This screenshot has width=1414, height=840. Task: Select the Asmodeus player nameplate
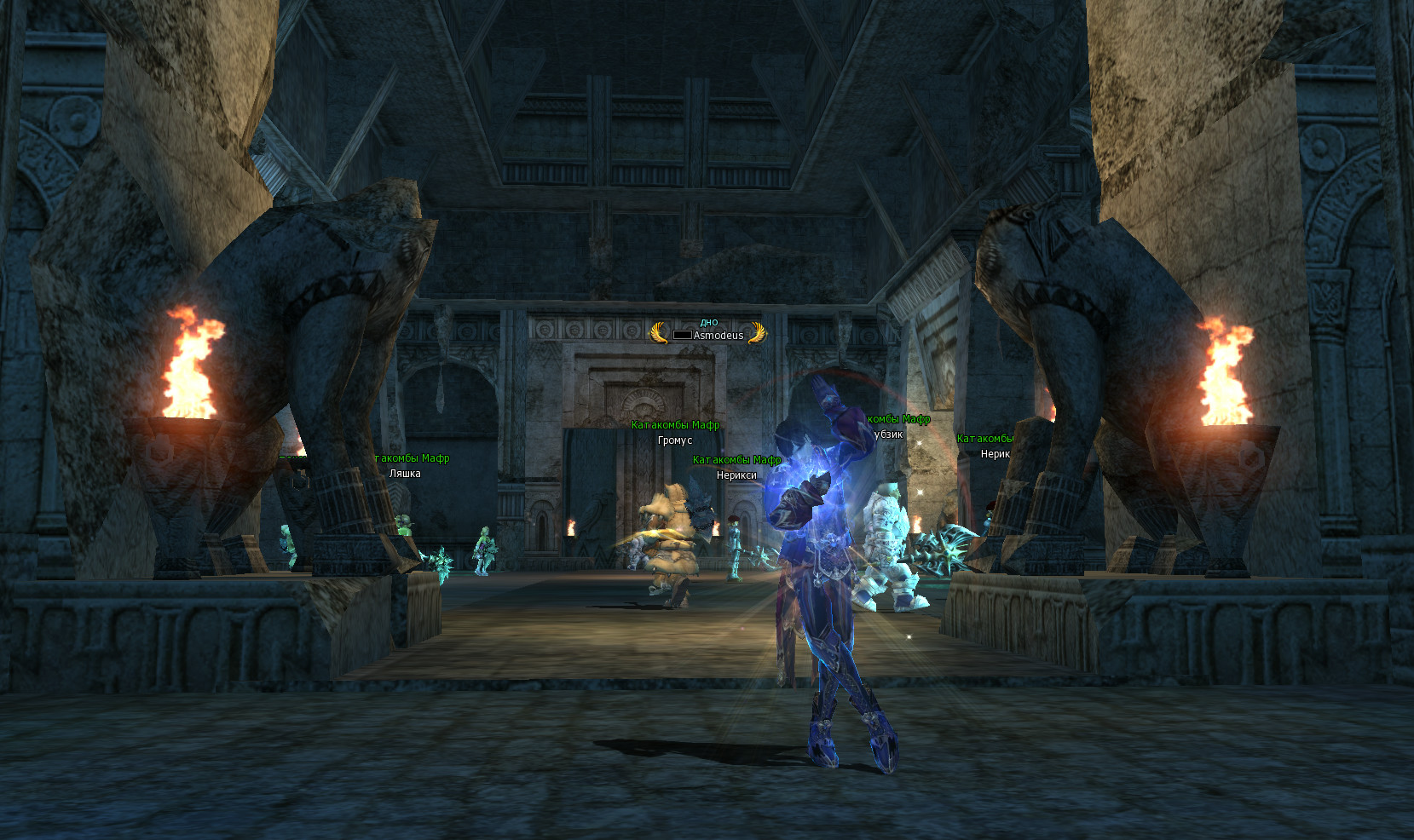click(718, 335)
